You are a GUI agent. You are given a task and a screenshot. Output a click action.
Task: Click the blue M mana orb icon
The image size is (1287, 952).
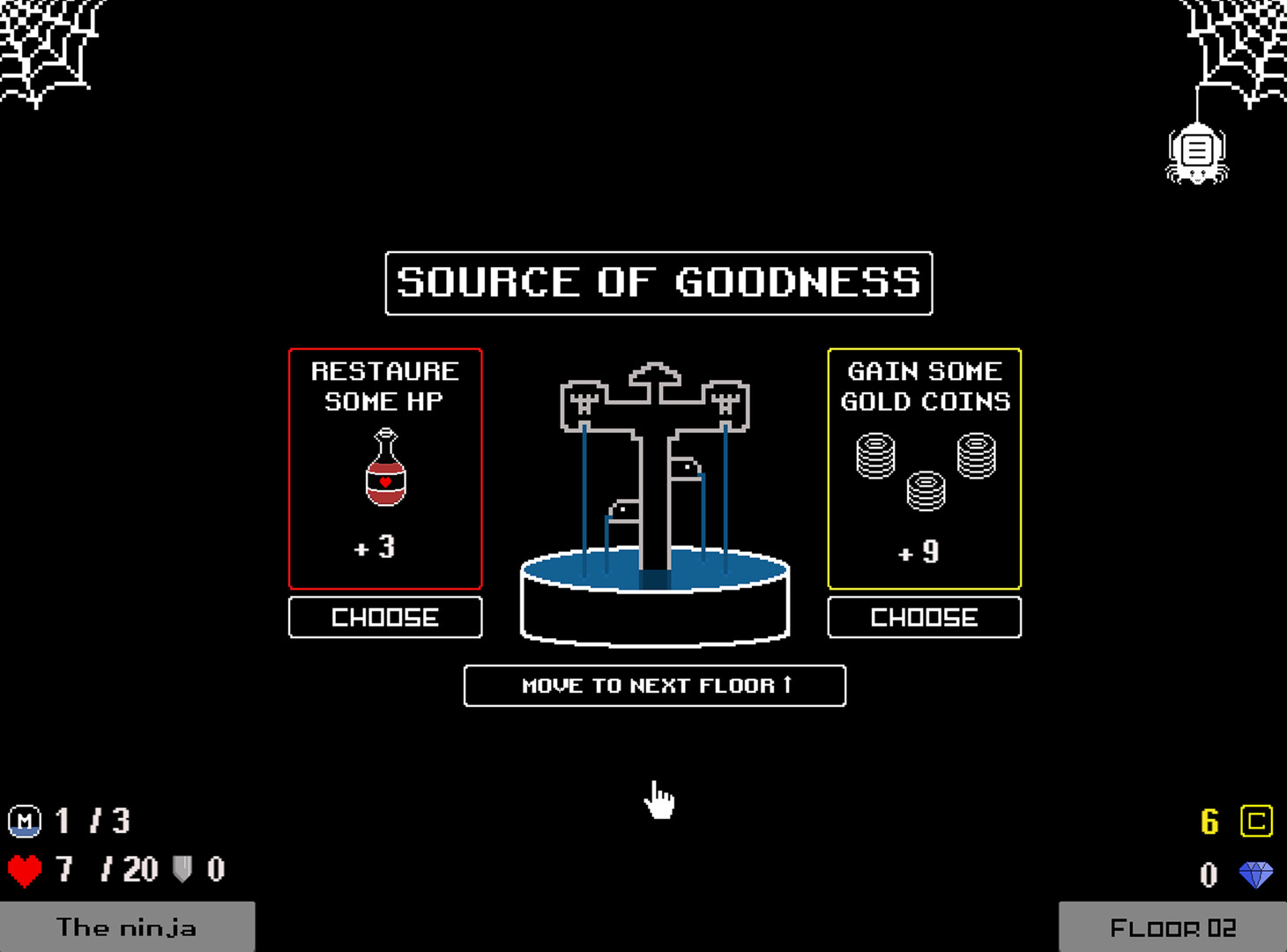[x=24, y=822]
